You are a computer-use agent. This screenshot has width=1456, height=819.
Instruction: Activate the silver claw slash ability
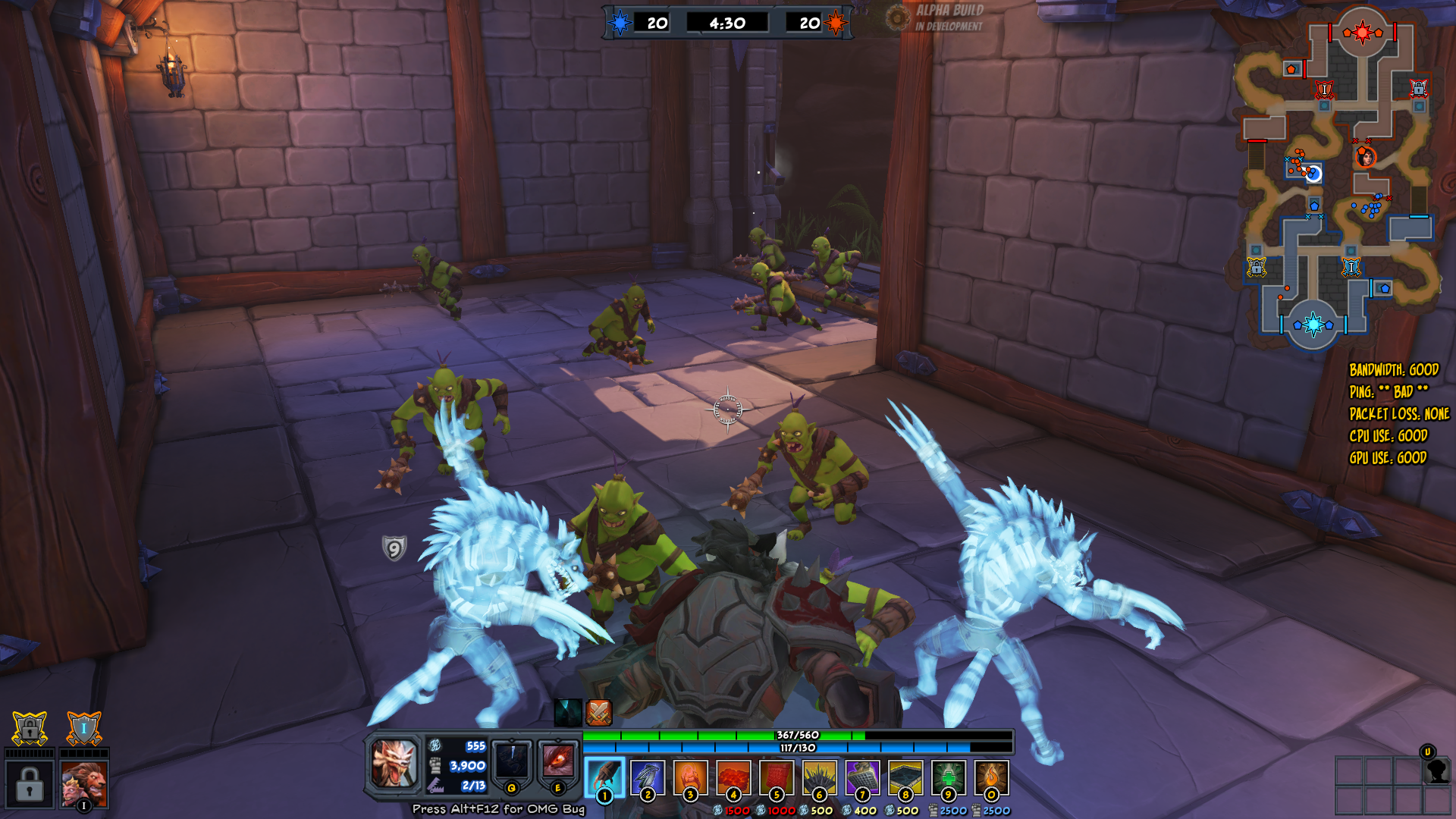(x=648, y=777)
